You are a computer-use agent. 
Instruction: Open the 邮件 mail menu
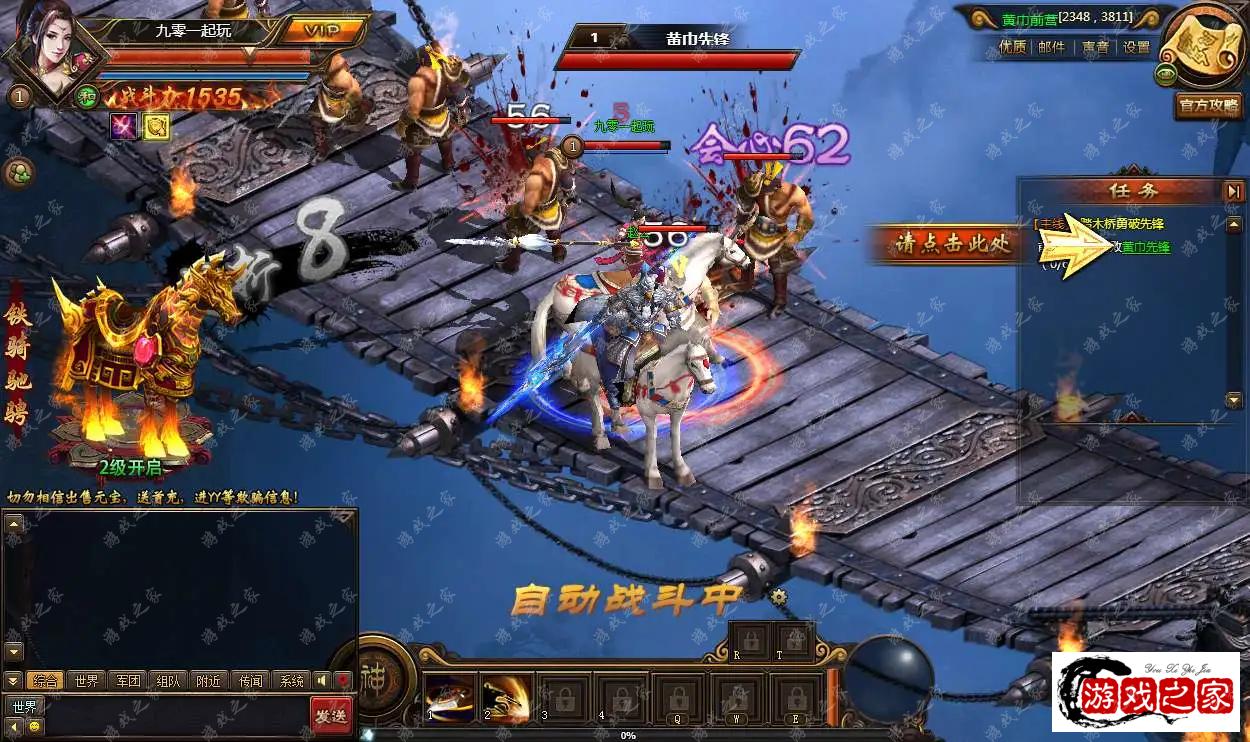[1052, 47]
